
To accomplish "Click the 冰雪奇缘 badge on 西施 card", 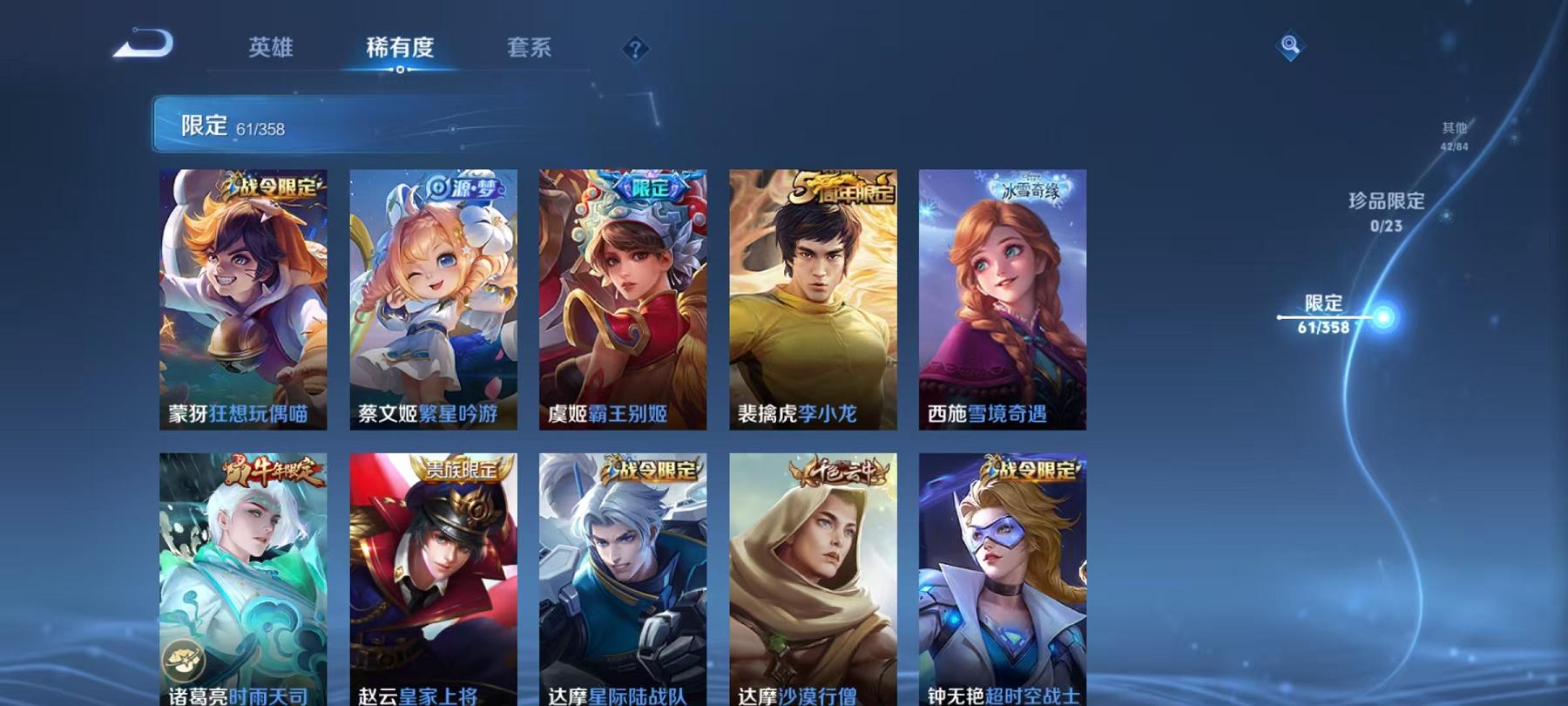I will (1030, 187).
